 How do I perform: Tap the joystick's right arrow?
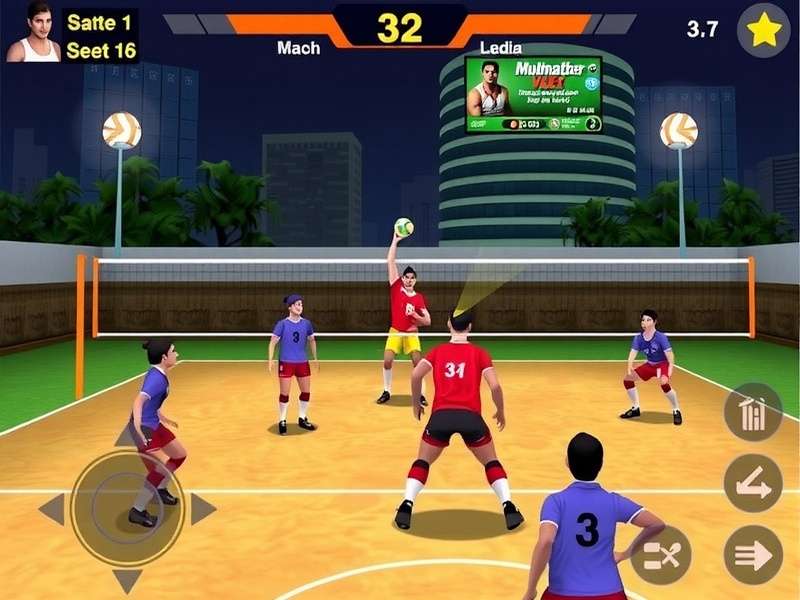203,509
